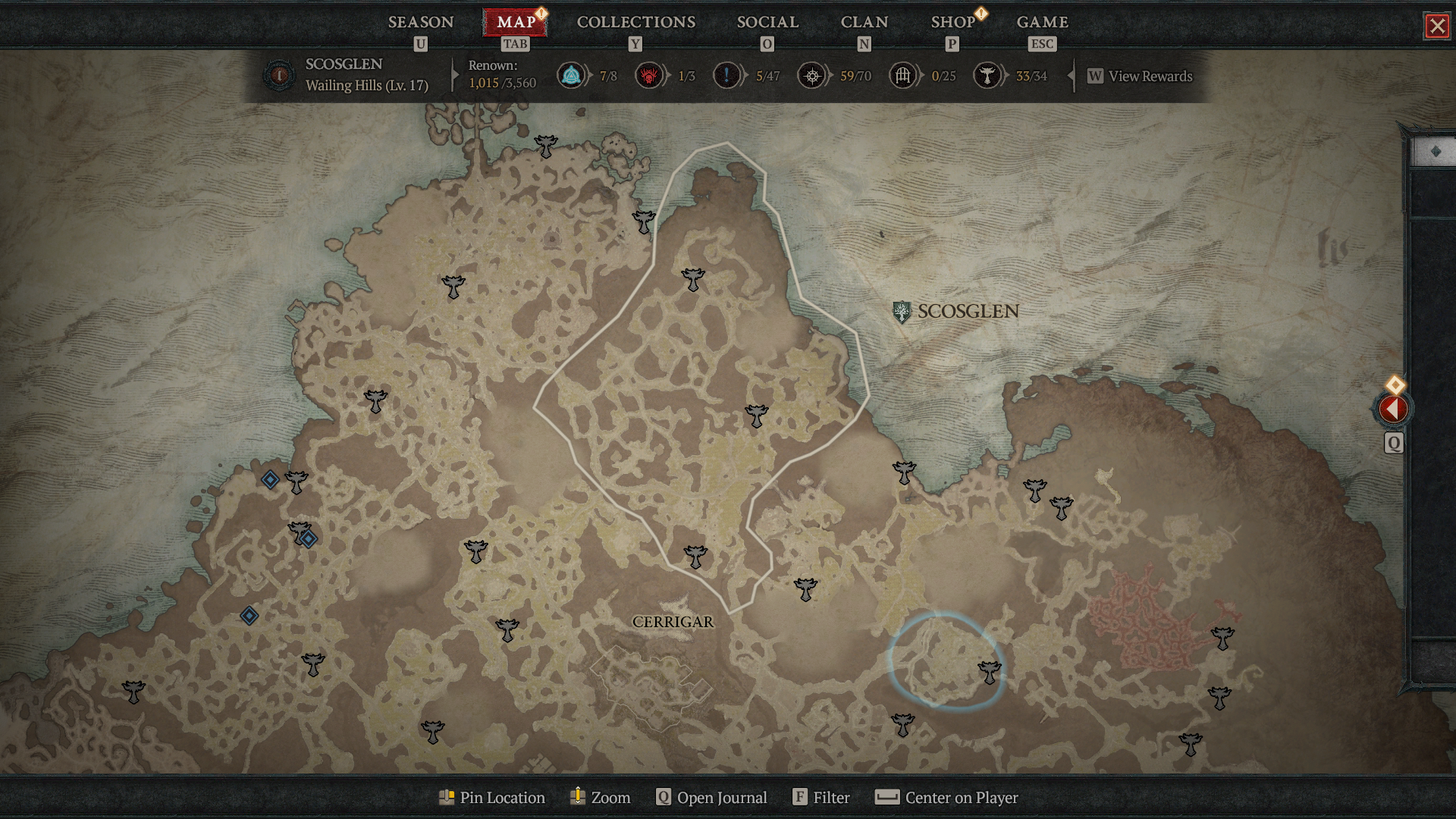
Task: Click the Zoom control icon
Action: click(x=577, y=797)
